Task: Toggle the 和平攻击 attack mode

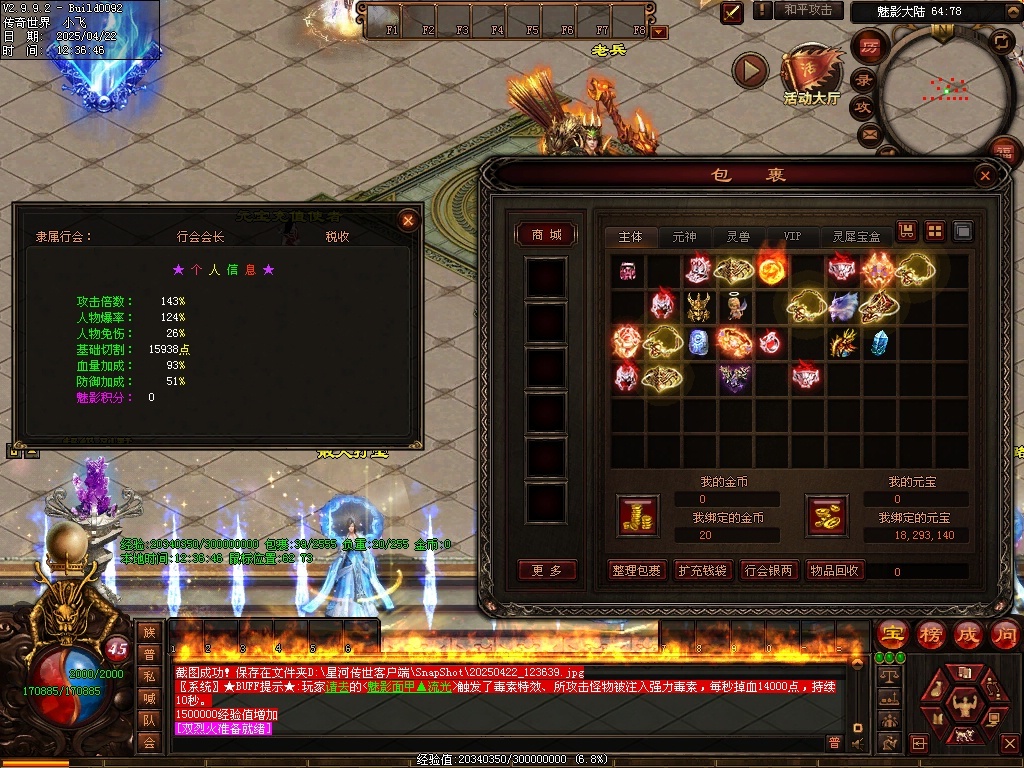Action: coord(808,10)
